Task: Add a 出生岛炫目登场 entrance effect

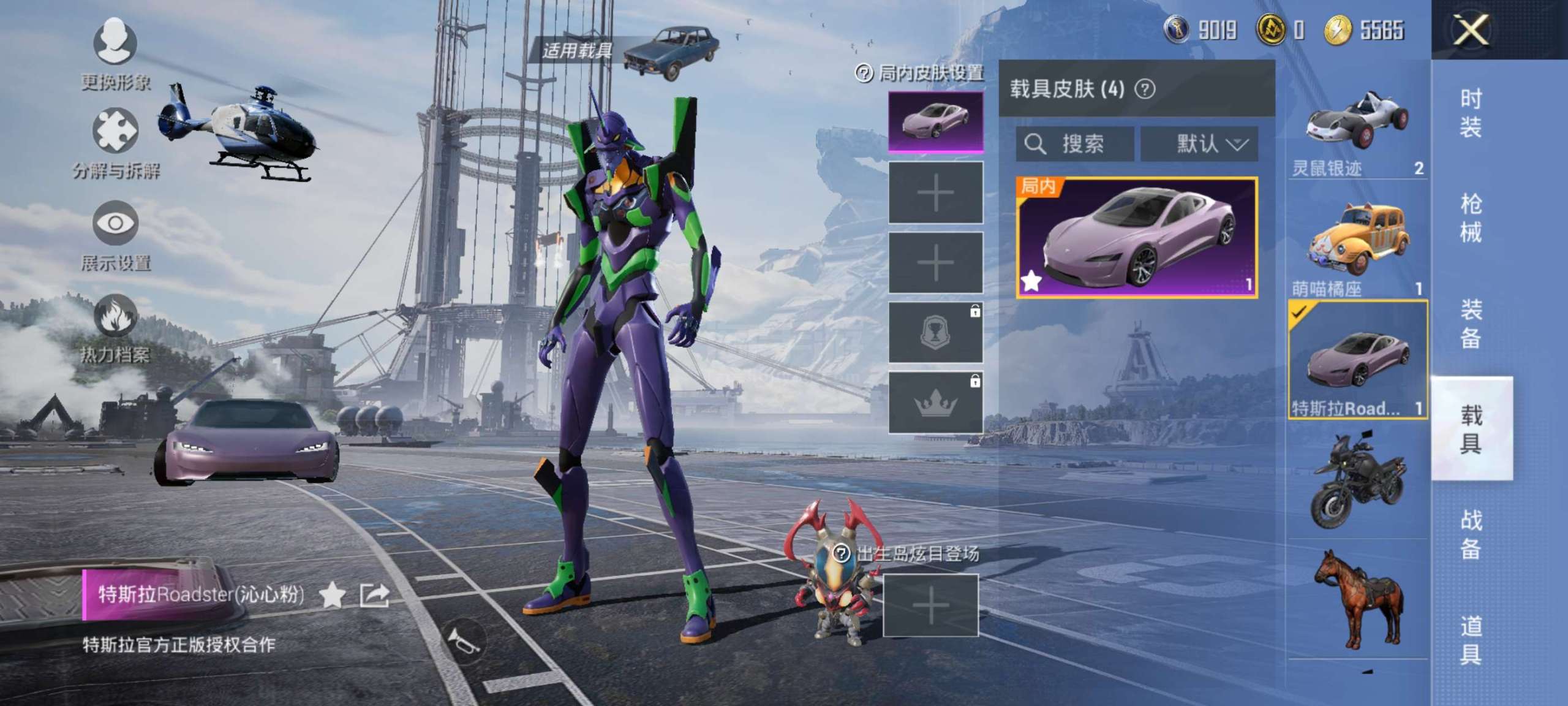Action: [x=930, y=605]
